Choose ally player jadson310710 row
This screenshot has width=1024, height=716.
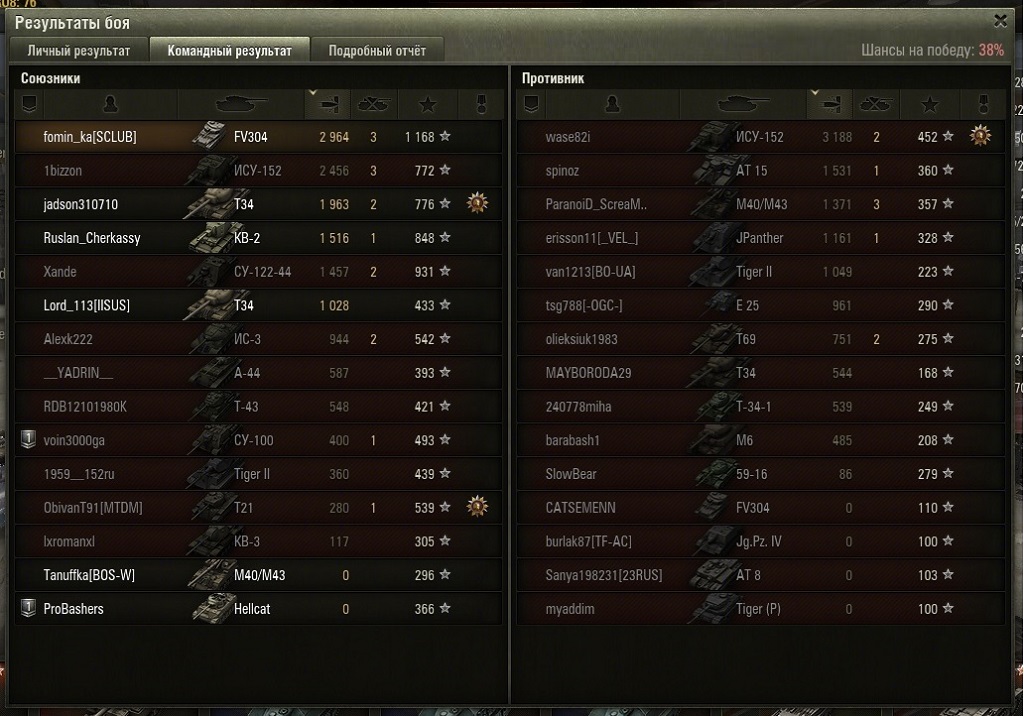click(x=258, y=205)
